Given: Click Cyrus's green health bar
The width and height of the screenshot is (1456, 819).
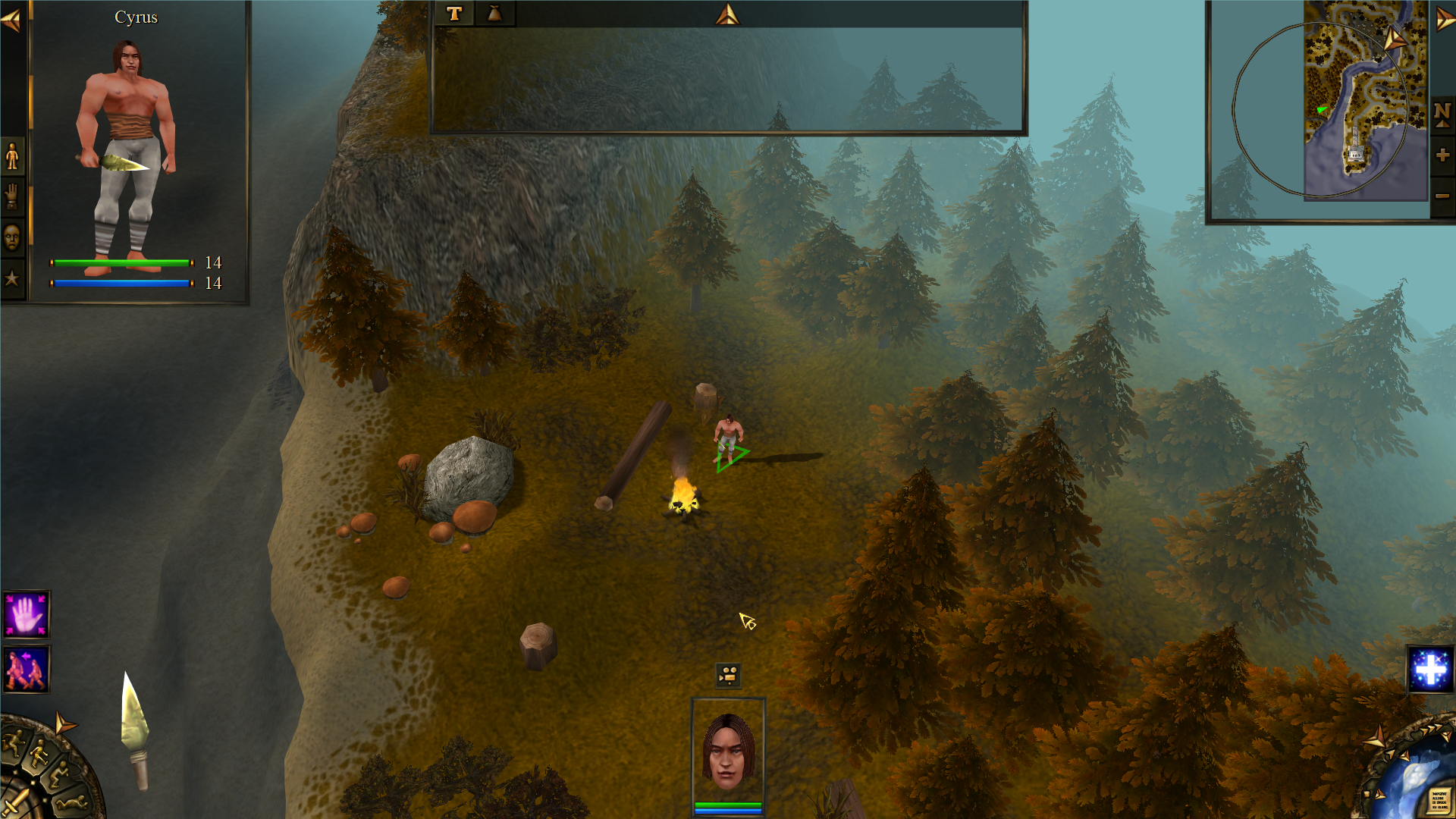Looking at the screenshot, I should 121,262.
